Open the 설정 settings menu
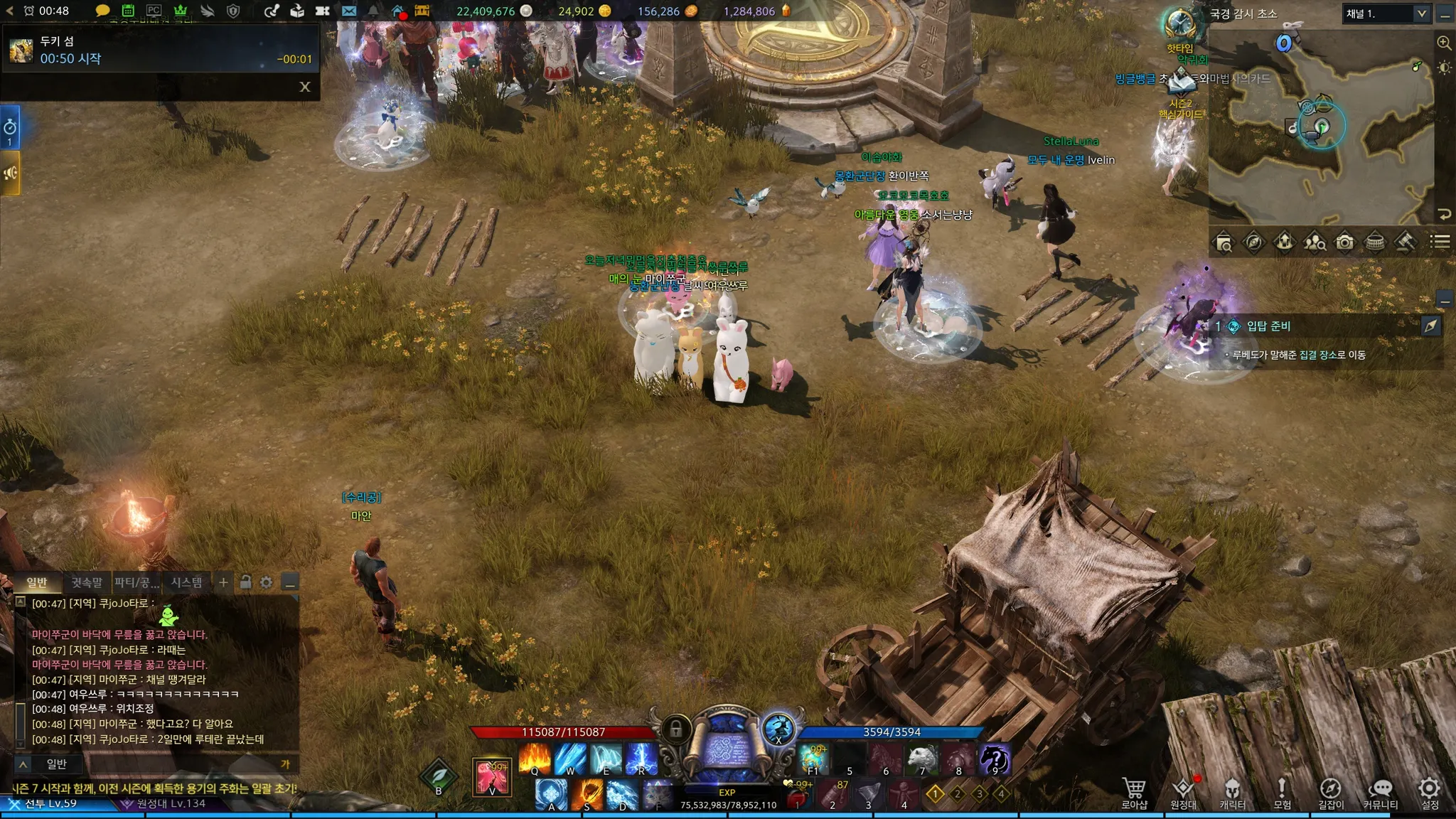 click(x=1430, y=793)
